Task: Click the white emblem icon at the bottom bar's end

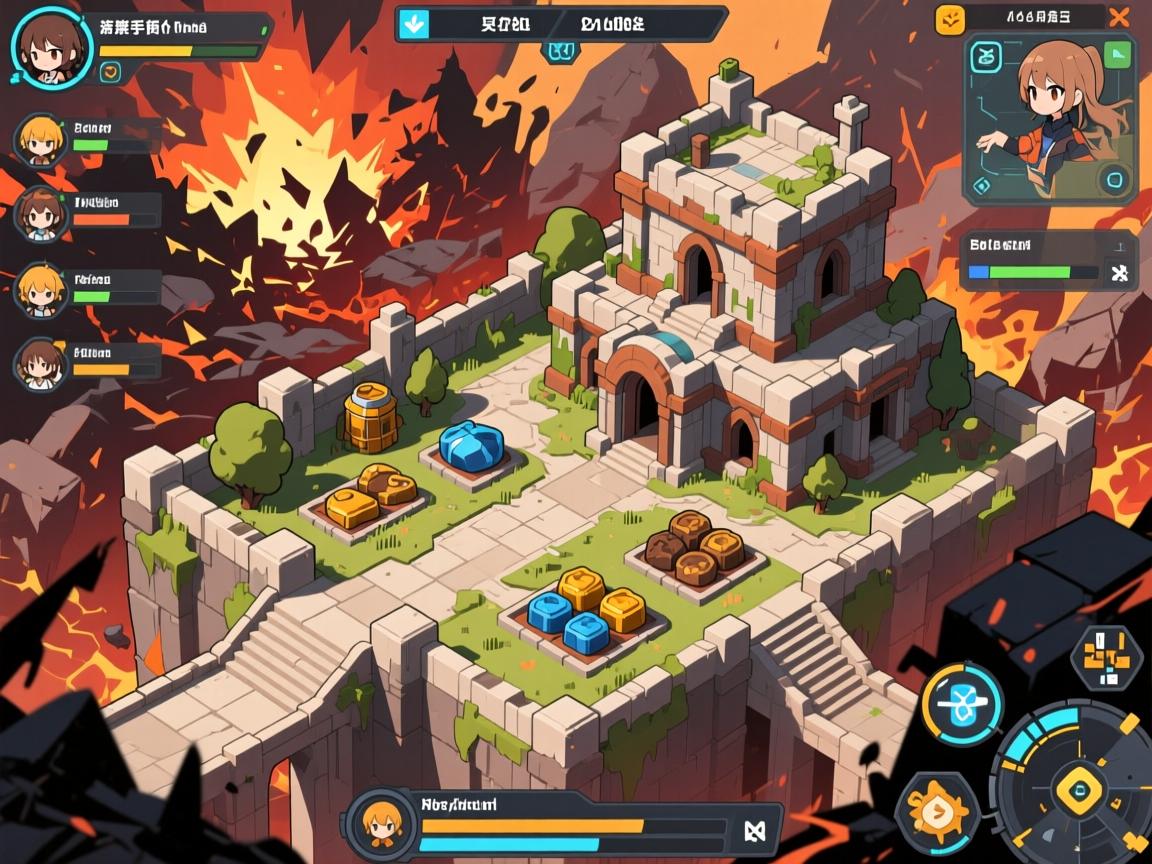Action: (754, 828)
